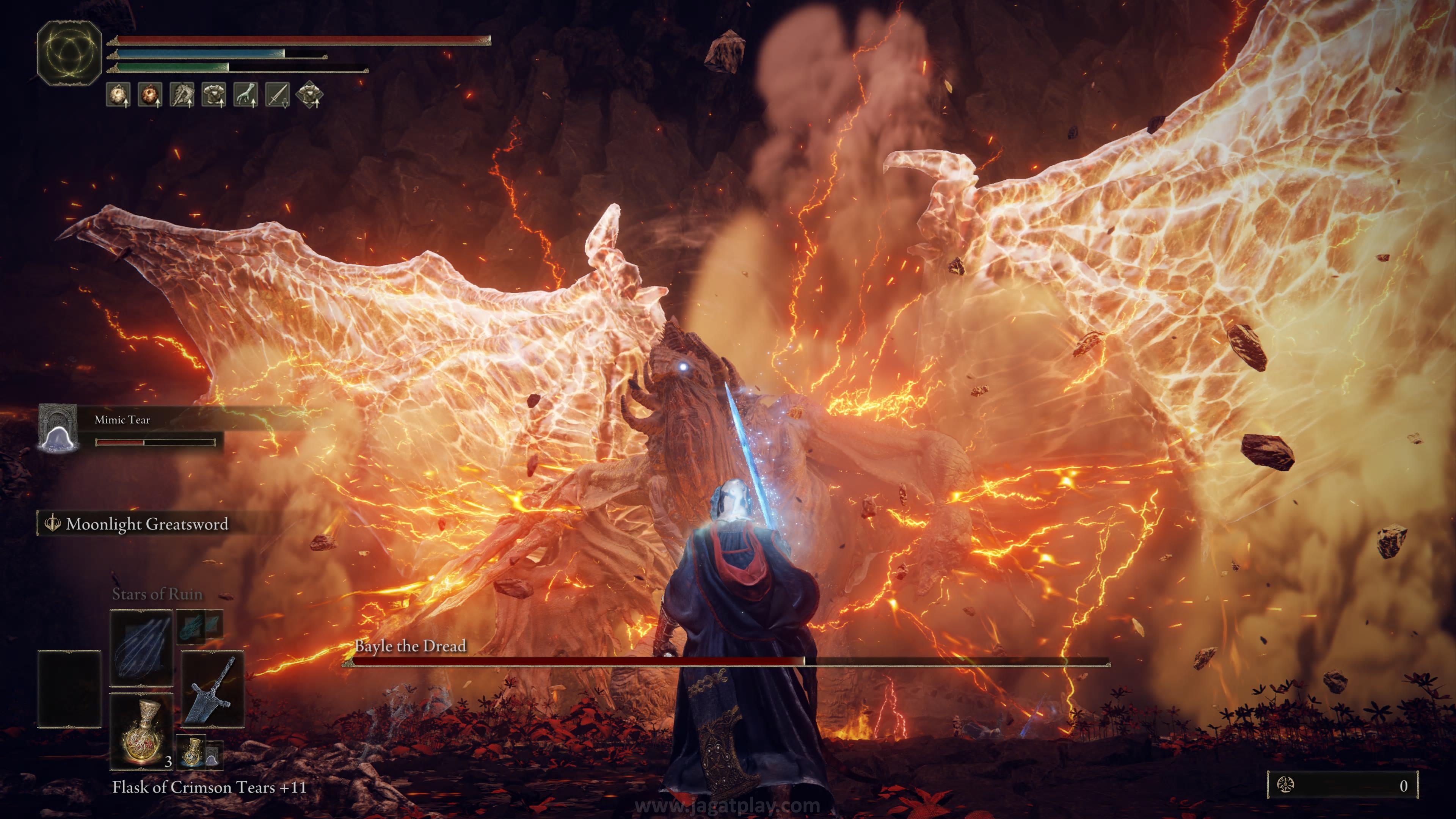The image size is (1456, 819).
Task: Click the empty left-hand armament slot
Action: click(69, 689)
